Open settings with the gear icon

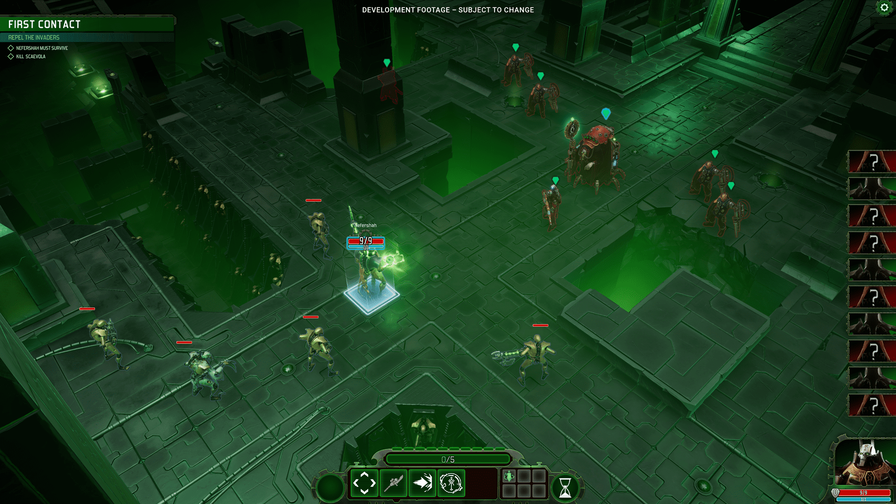(884, 8)
